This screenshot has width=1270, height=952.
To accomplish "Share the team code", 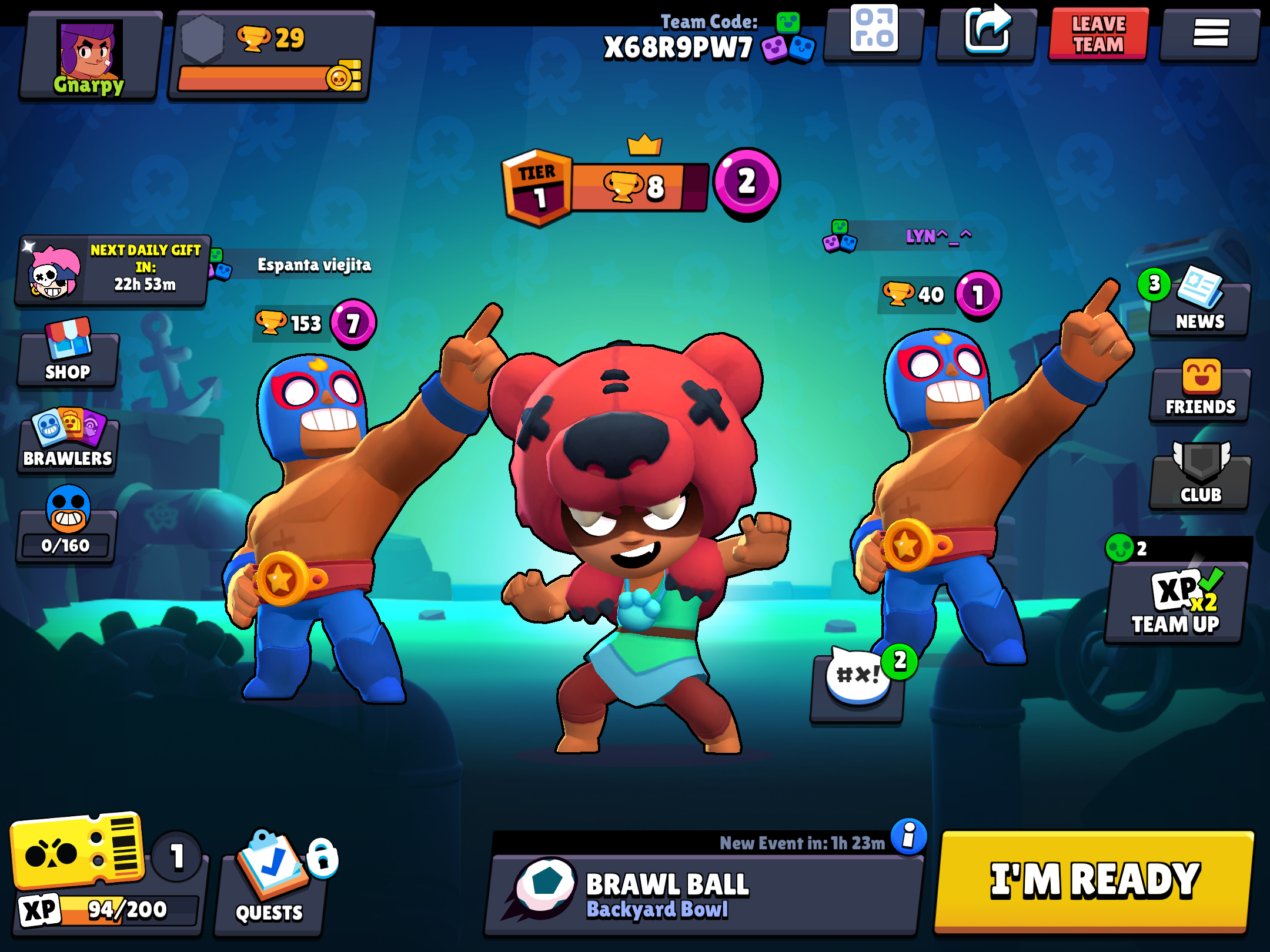I will click(x=986, y=32).
